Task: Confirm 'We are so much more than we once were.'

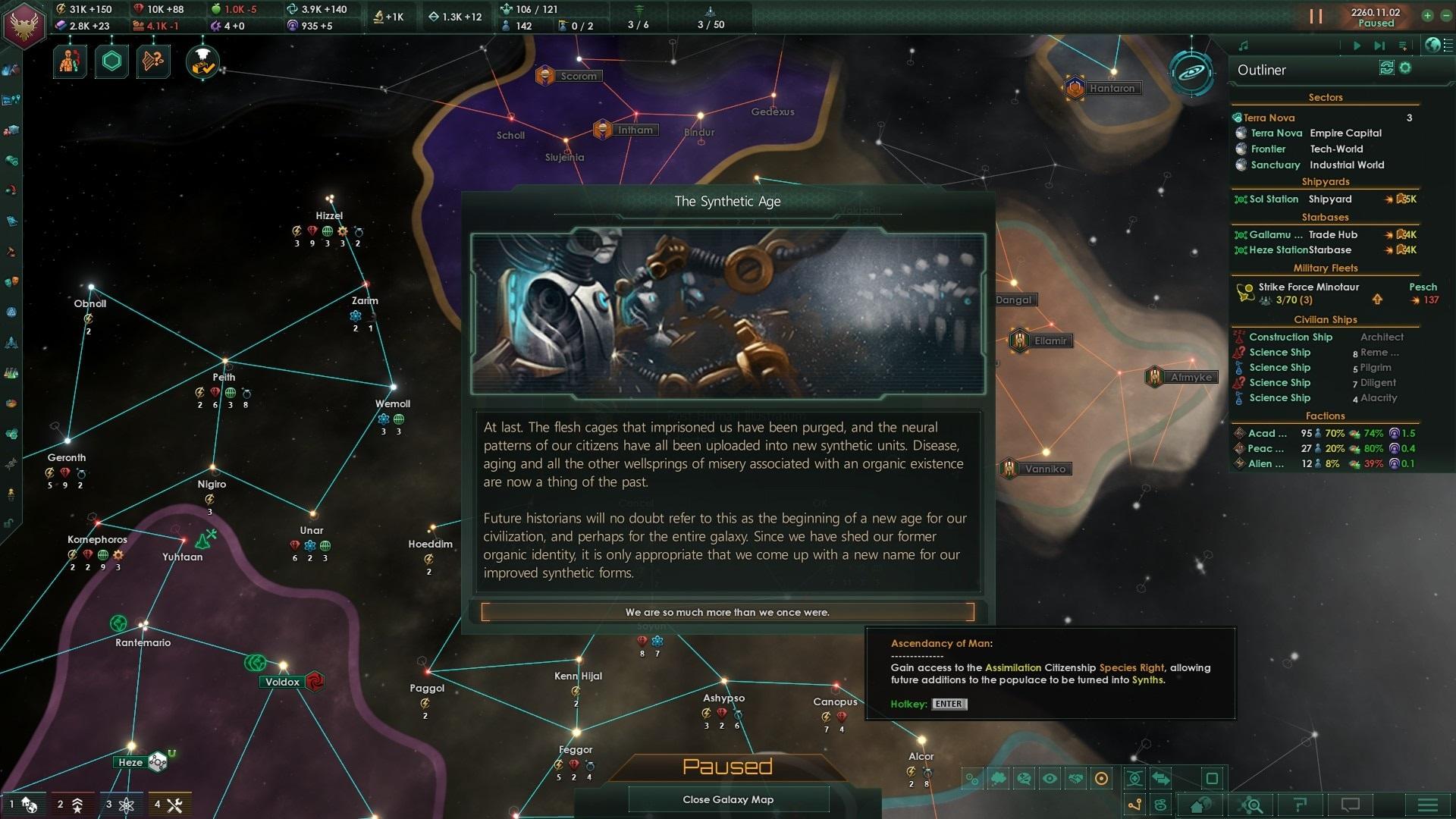Action: [x=727, y=612]
